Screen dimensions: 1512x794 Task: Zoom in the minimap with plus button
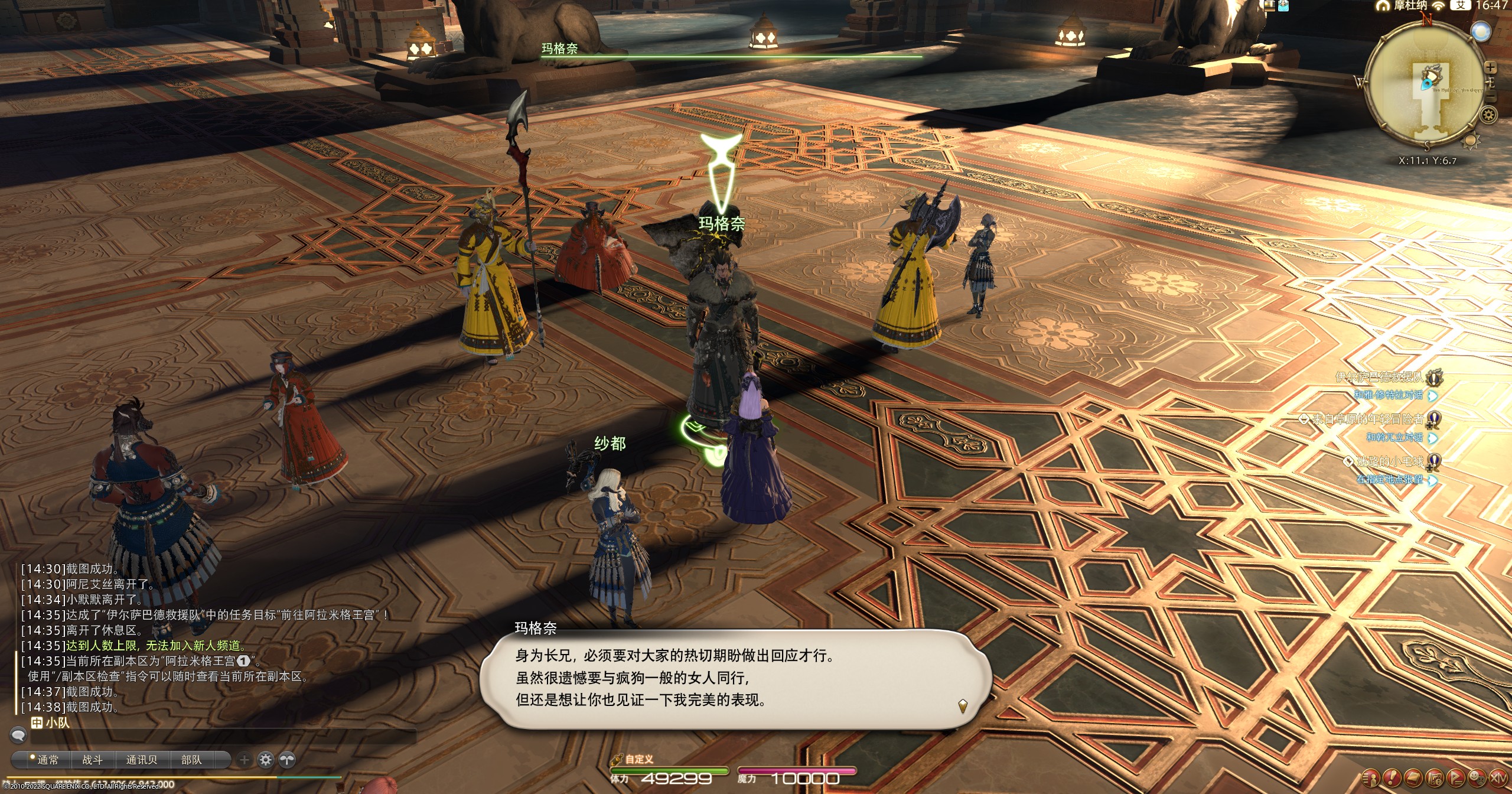[x=1490, y=69]
